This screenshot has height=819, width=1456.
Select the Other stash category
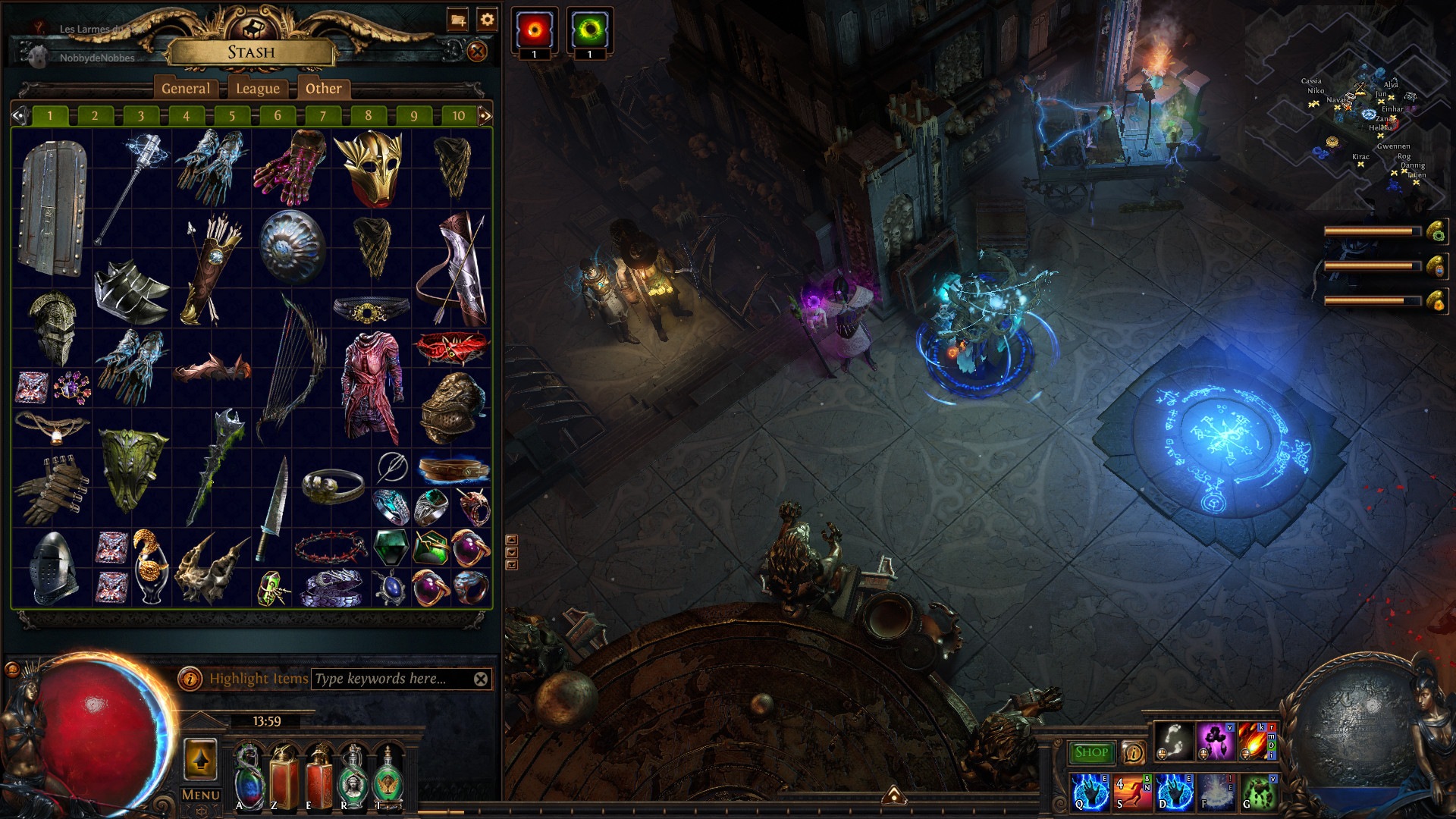tap(324, 89)
